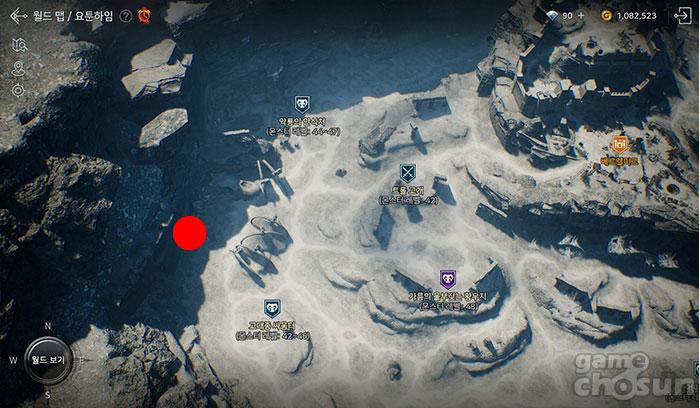The height and width of the screenshot is (408, 700).
Task: Open the world map help question mark
Action: (x=125, y=16)
